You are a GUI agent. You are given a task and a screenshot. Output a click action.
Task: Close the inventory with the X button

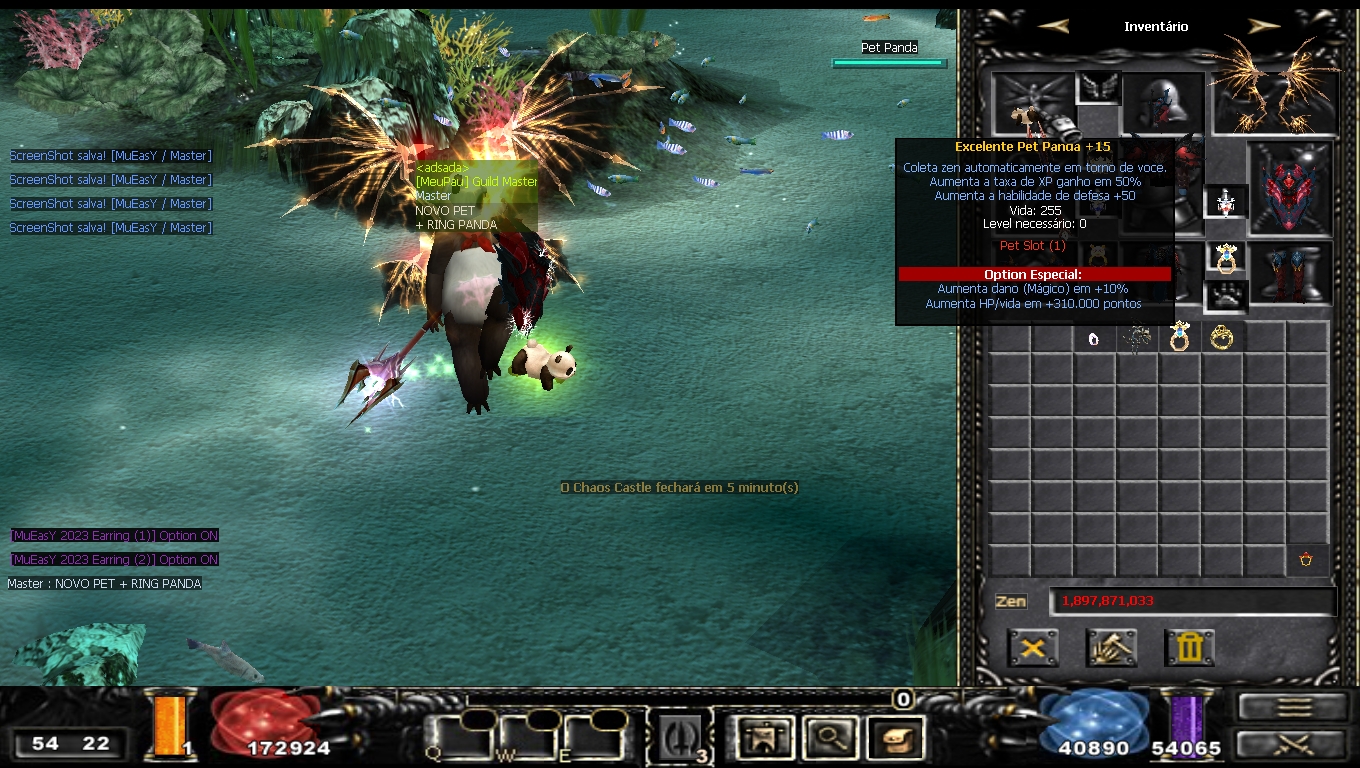(x=1033, y=647)
